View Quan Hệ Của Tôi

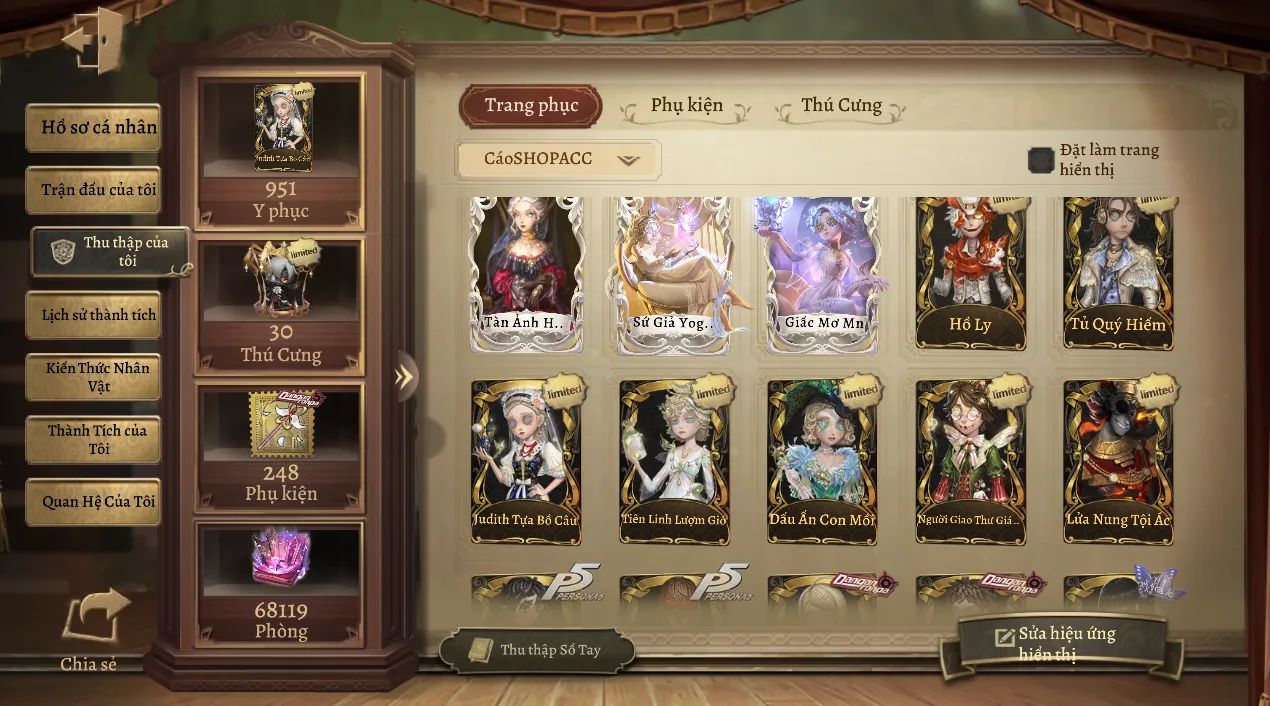click(x=94, y=502)
